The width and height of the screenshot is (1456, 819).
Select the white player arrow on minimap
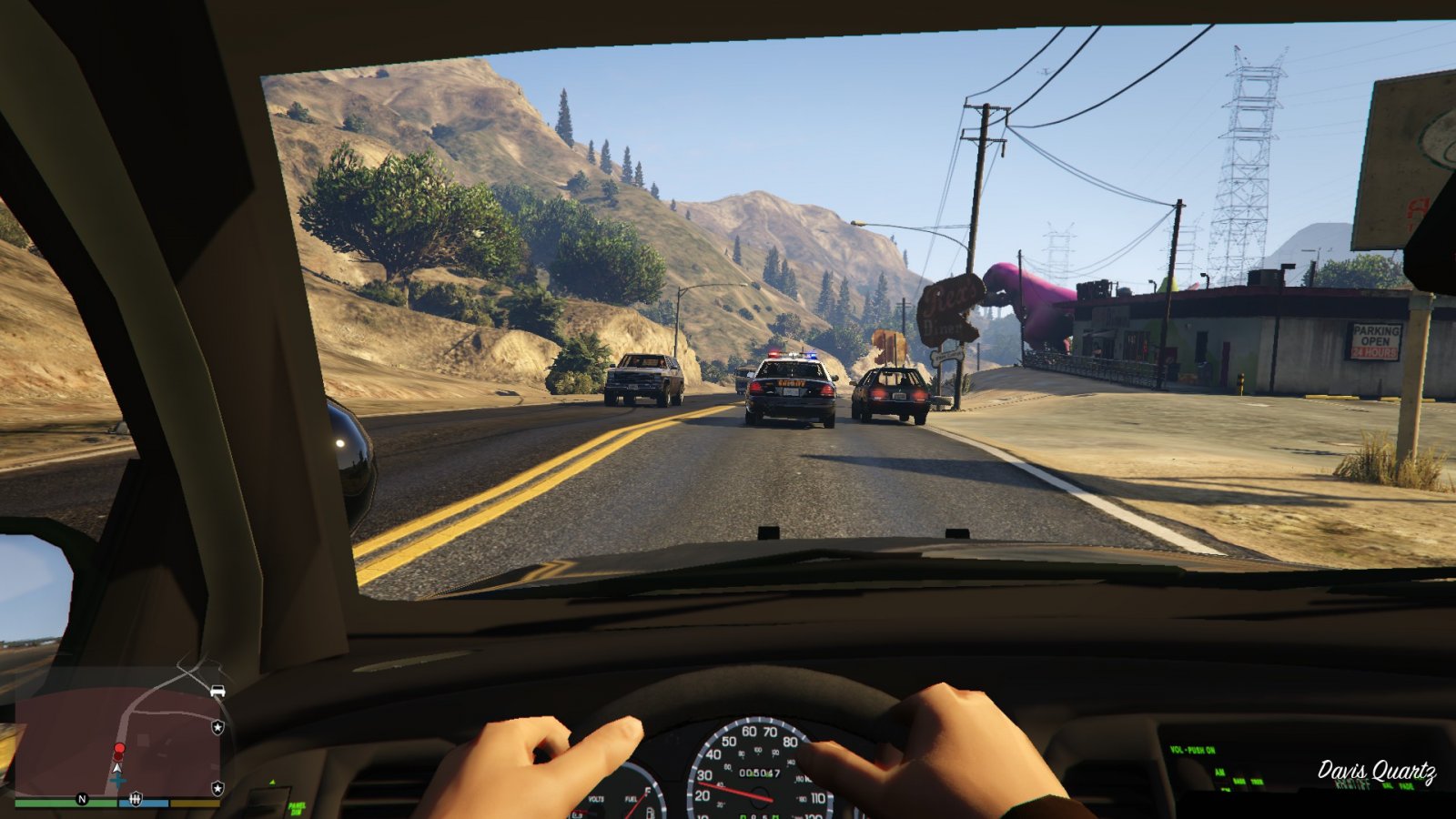click(117, 767)
